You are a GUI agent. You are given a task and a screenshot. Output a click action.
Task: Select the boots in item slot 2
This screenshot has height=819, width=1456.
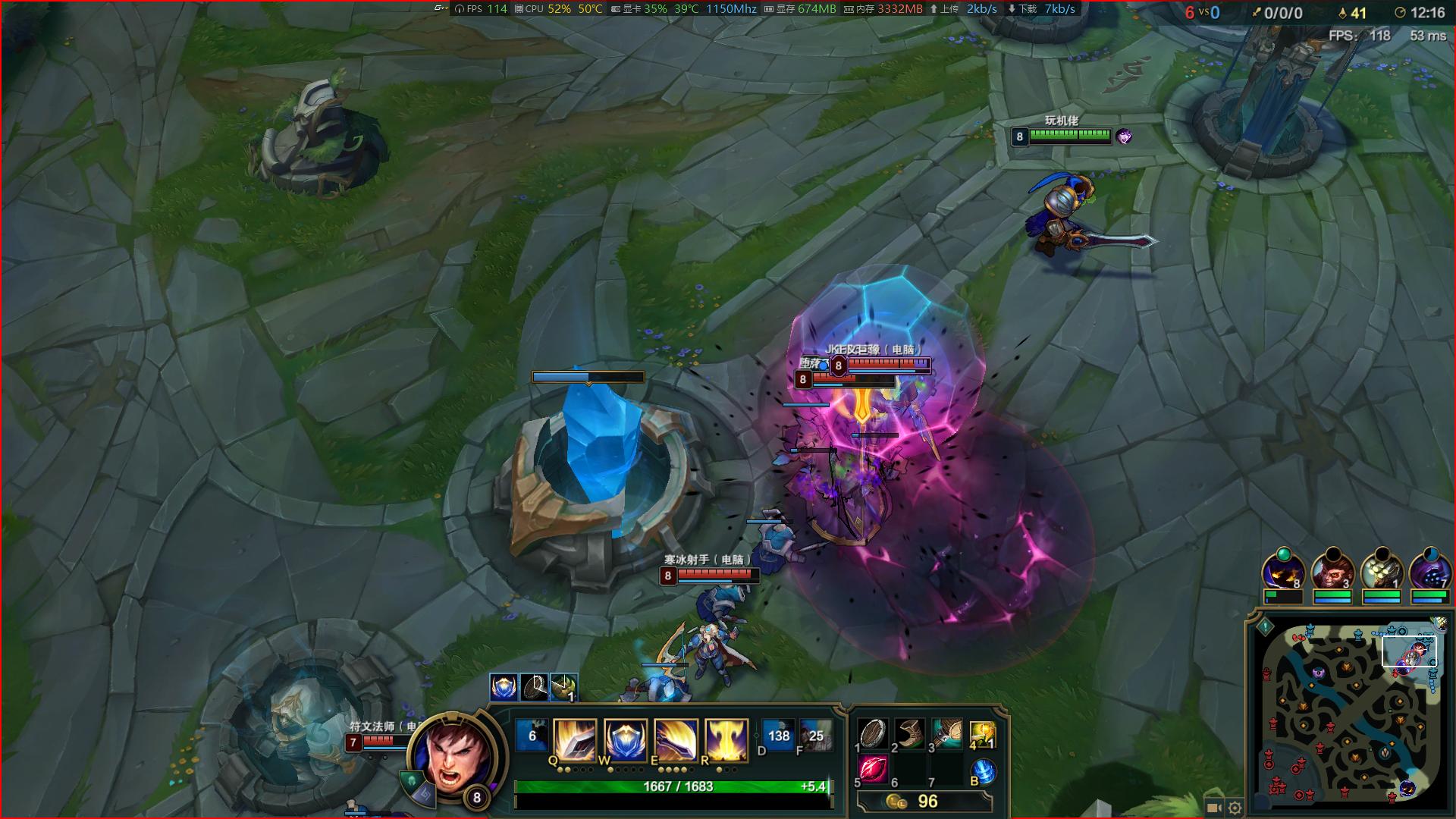point(909,733)
